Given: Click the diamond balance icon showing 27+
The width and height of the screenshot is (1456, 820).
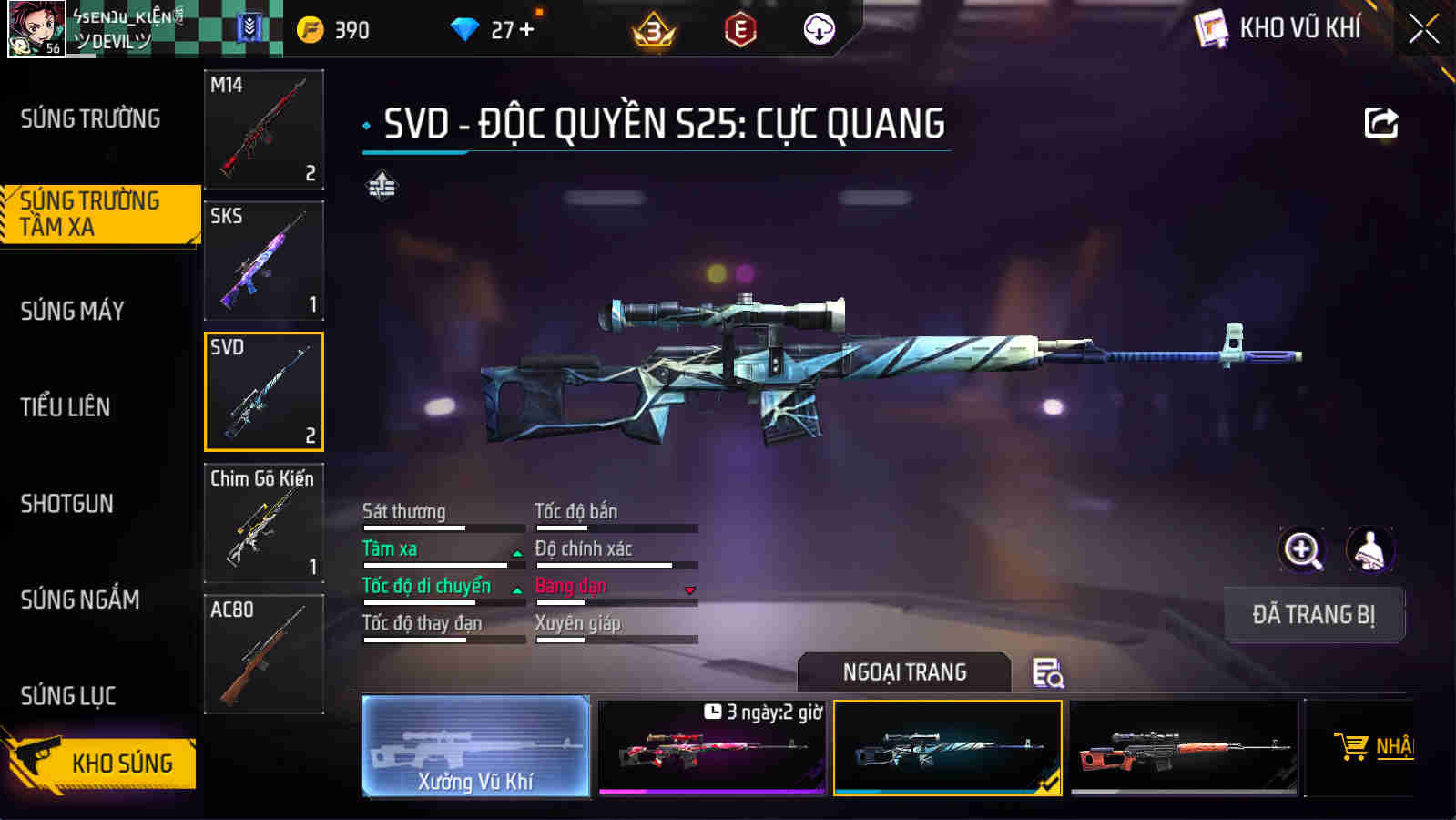Looking at the screenshot, I should (x=467, y=27).
